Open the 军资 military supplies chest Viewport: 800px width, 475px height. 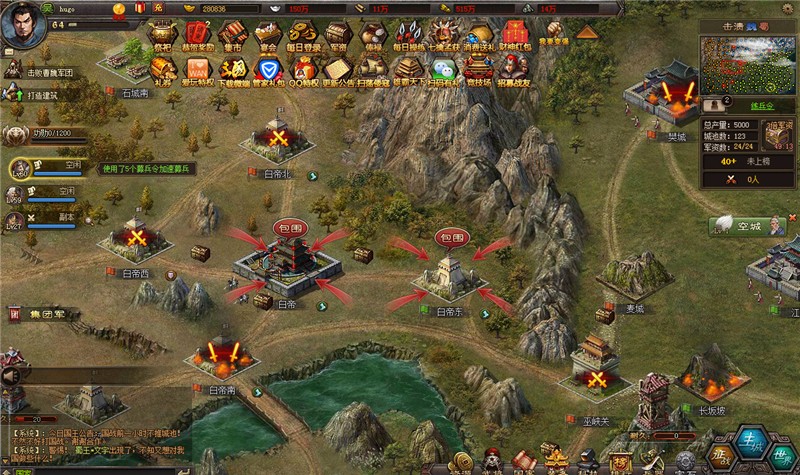[x=338, y=36]
